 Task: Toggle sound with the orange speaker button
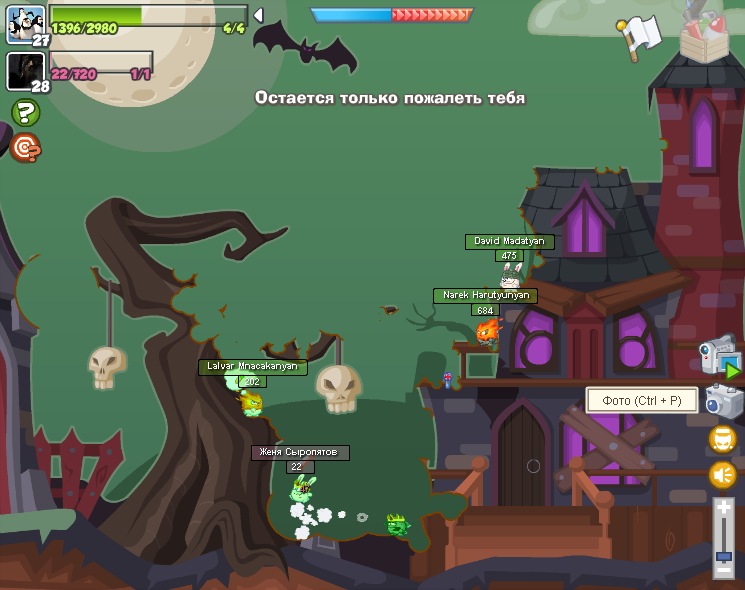point(722,475)
